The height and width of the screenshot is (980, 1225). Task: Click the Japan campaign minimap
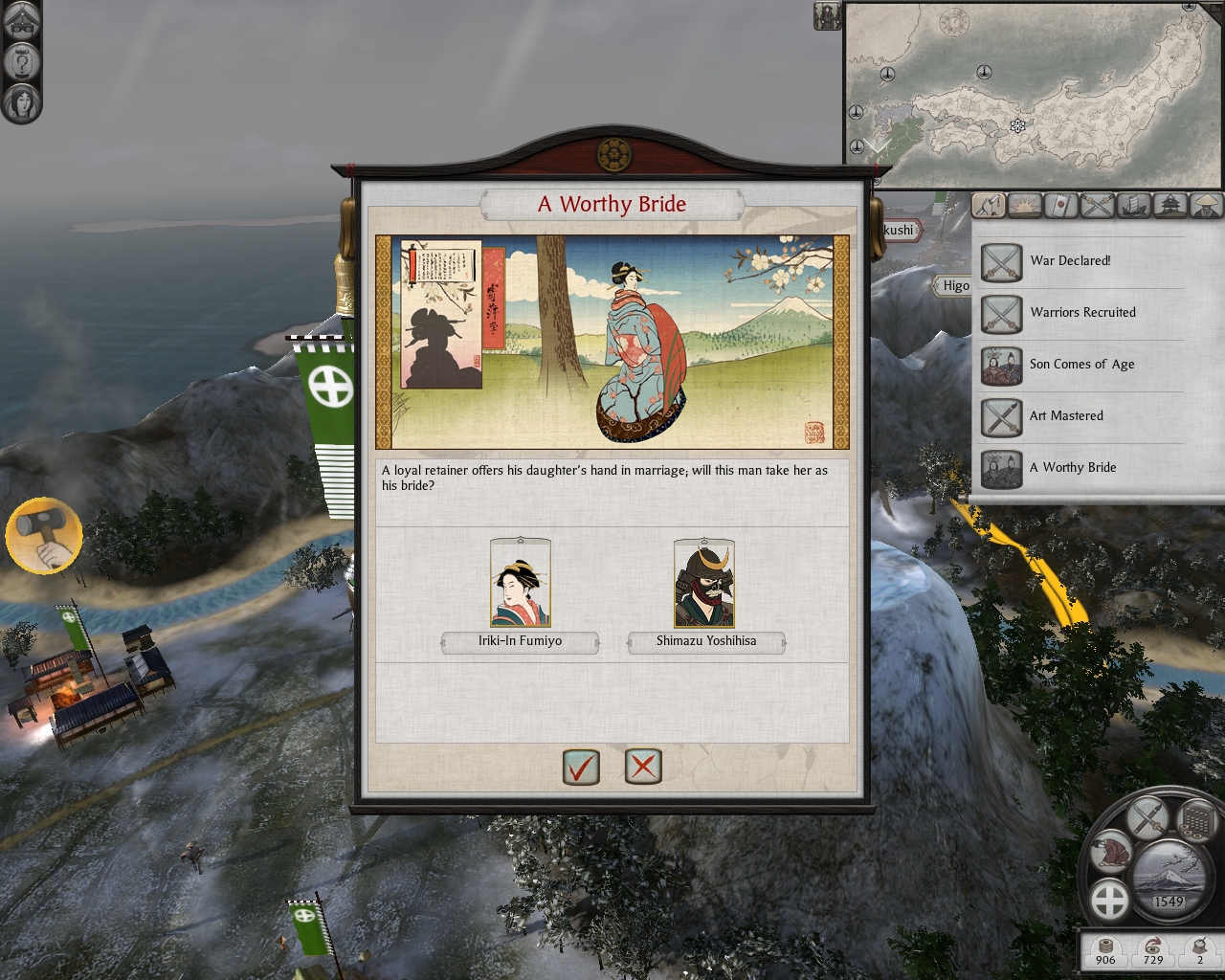tap(1034, 94)
